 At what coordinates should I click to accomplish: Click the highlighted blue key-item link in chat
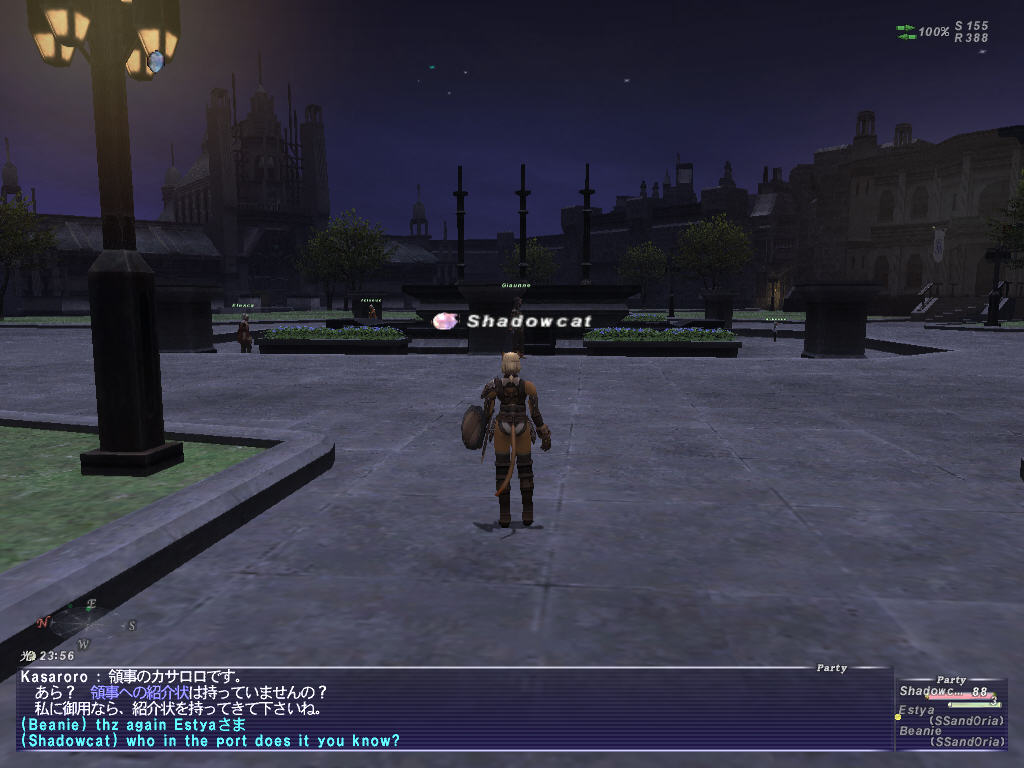155,692
